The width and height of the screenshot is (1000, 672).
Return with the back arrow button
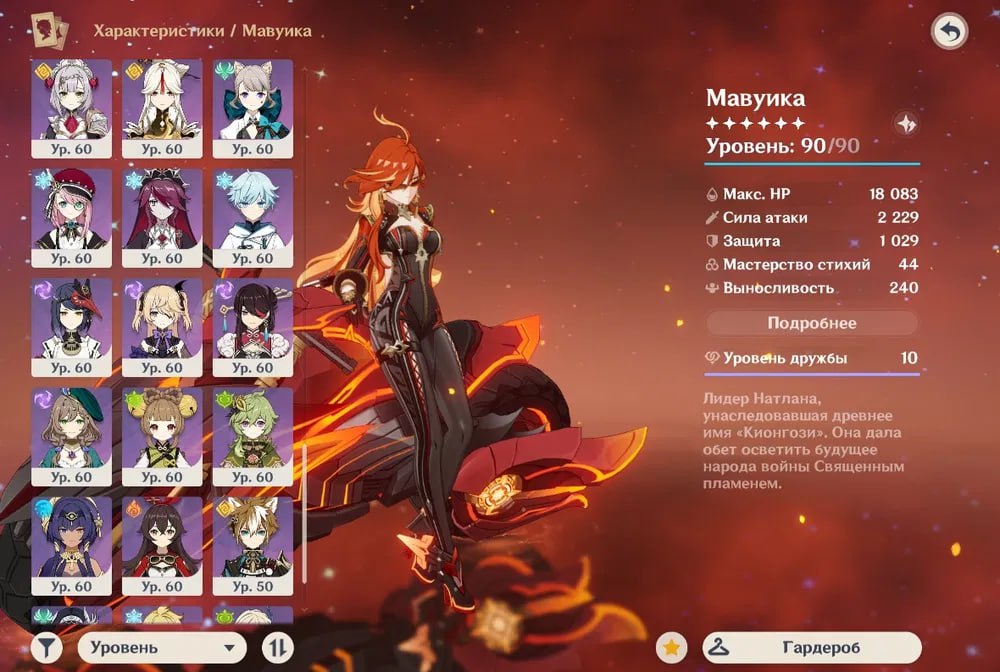coord(949,32)
